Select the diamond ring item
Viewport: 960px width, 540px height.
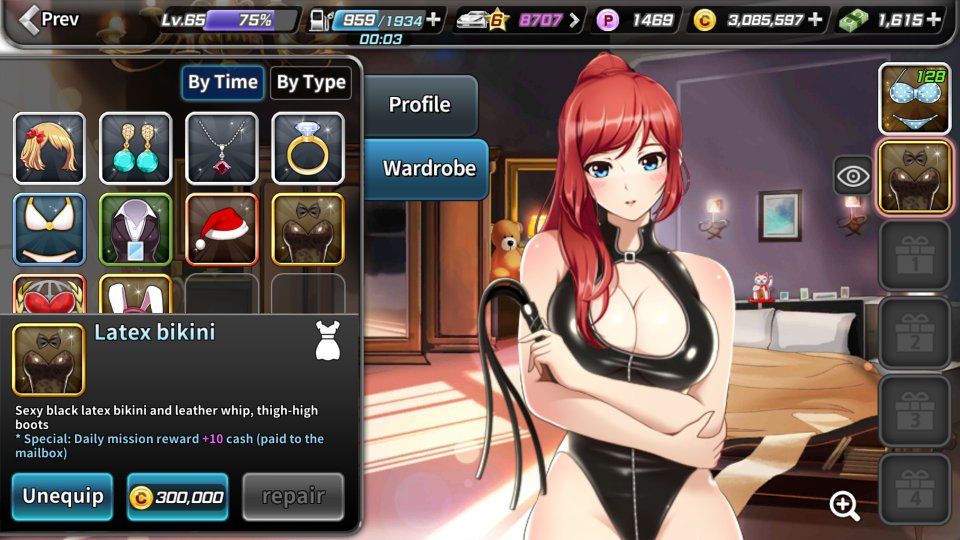308,148
